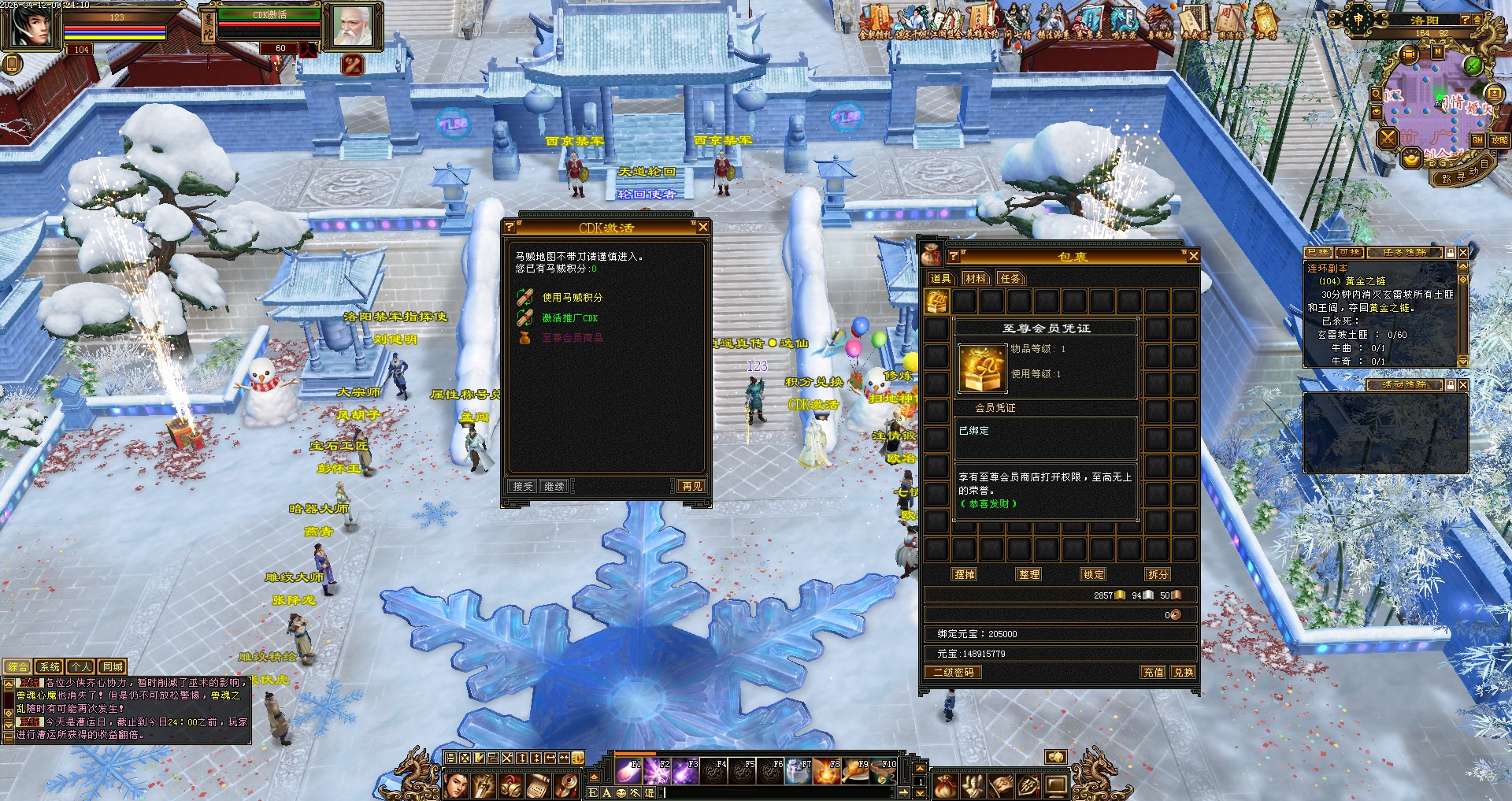The height and width of the screenshot is (801, 1512).
Task: Click the 再见 goodbye button
Action: tap(692, 487)
